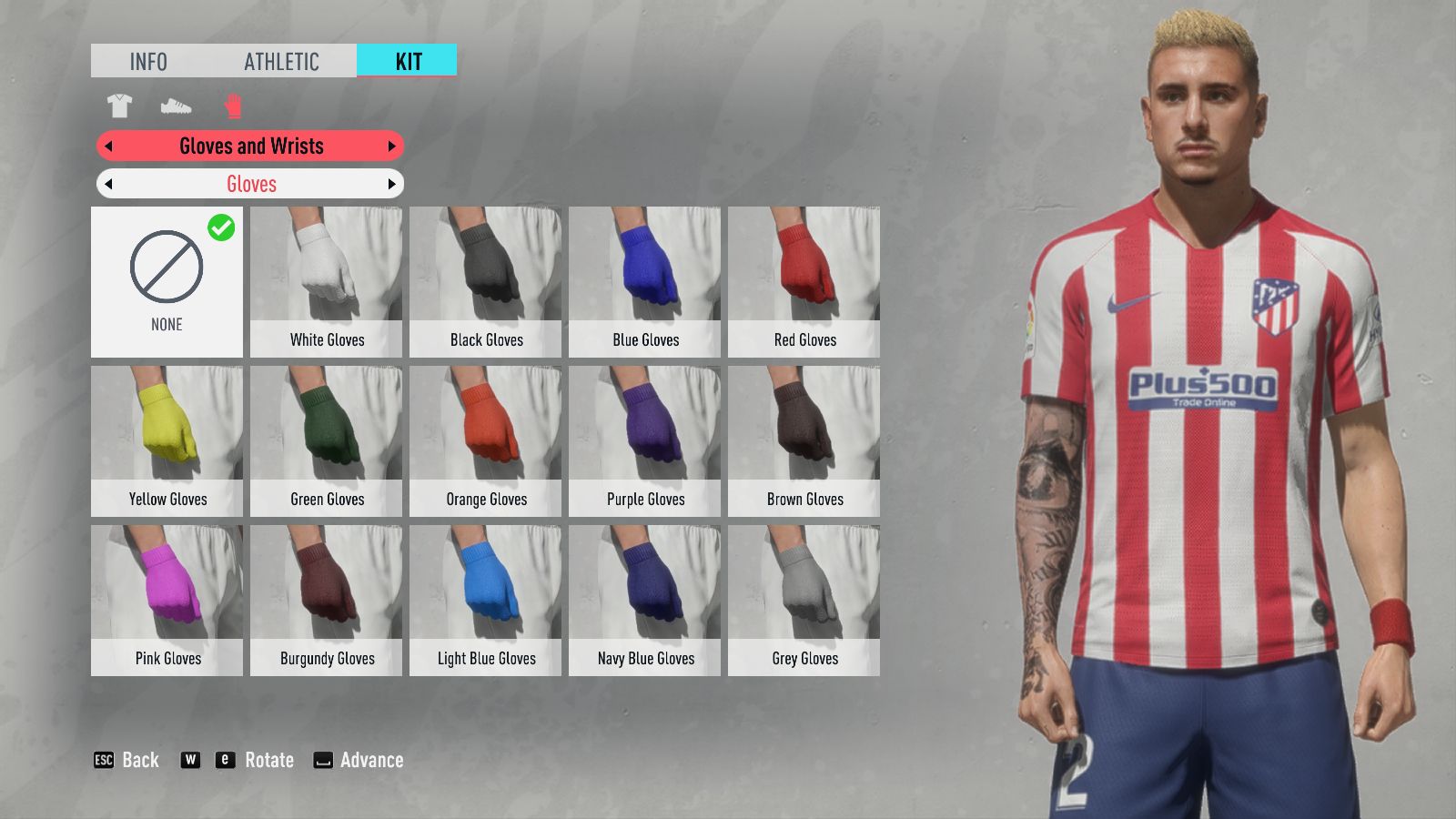
Task: Choose the Grey Gloves tile
Action: [804, 601]
